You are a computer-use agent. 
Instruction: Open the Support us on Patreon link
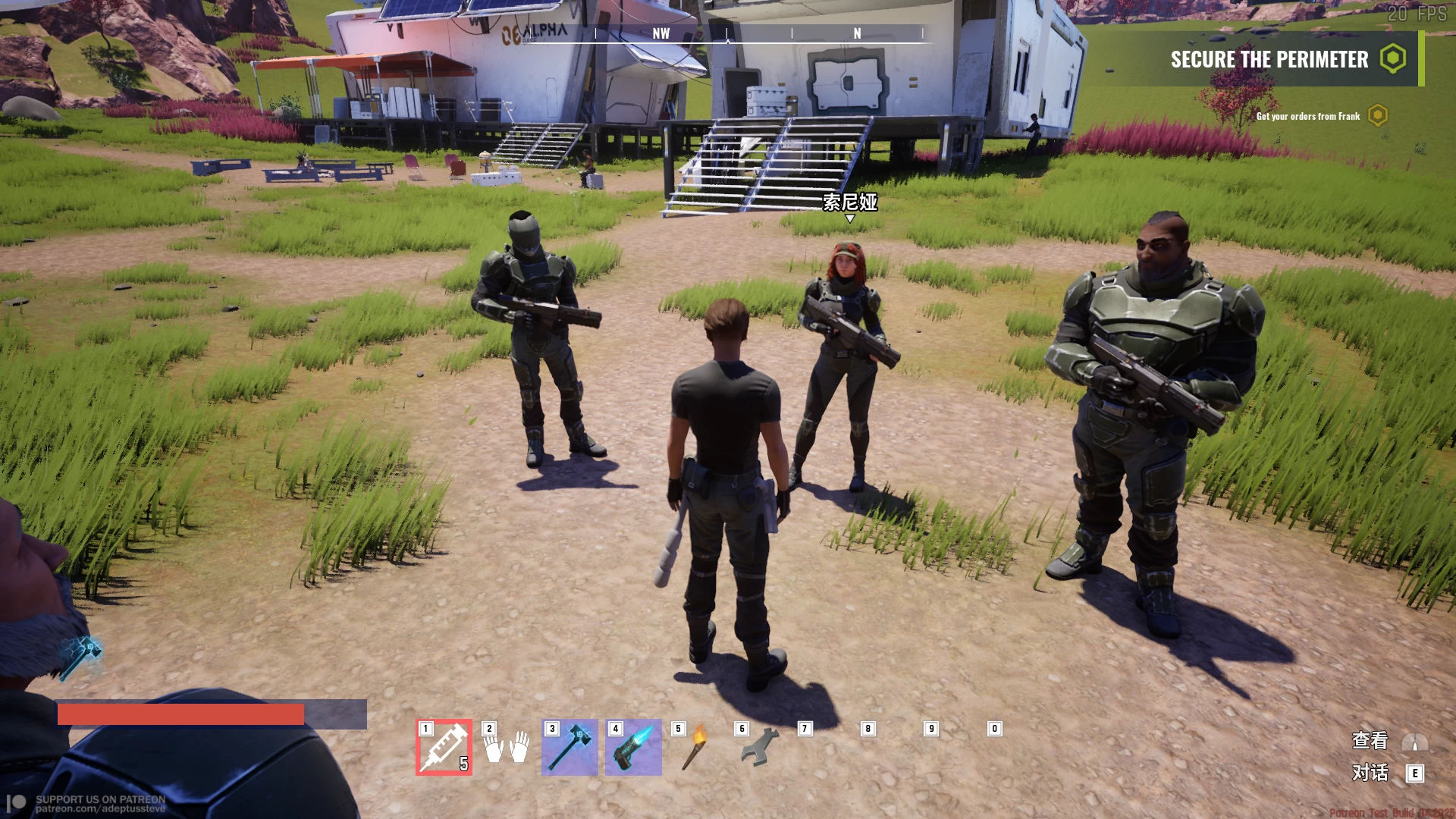click(100, 804)
